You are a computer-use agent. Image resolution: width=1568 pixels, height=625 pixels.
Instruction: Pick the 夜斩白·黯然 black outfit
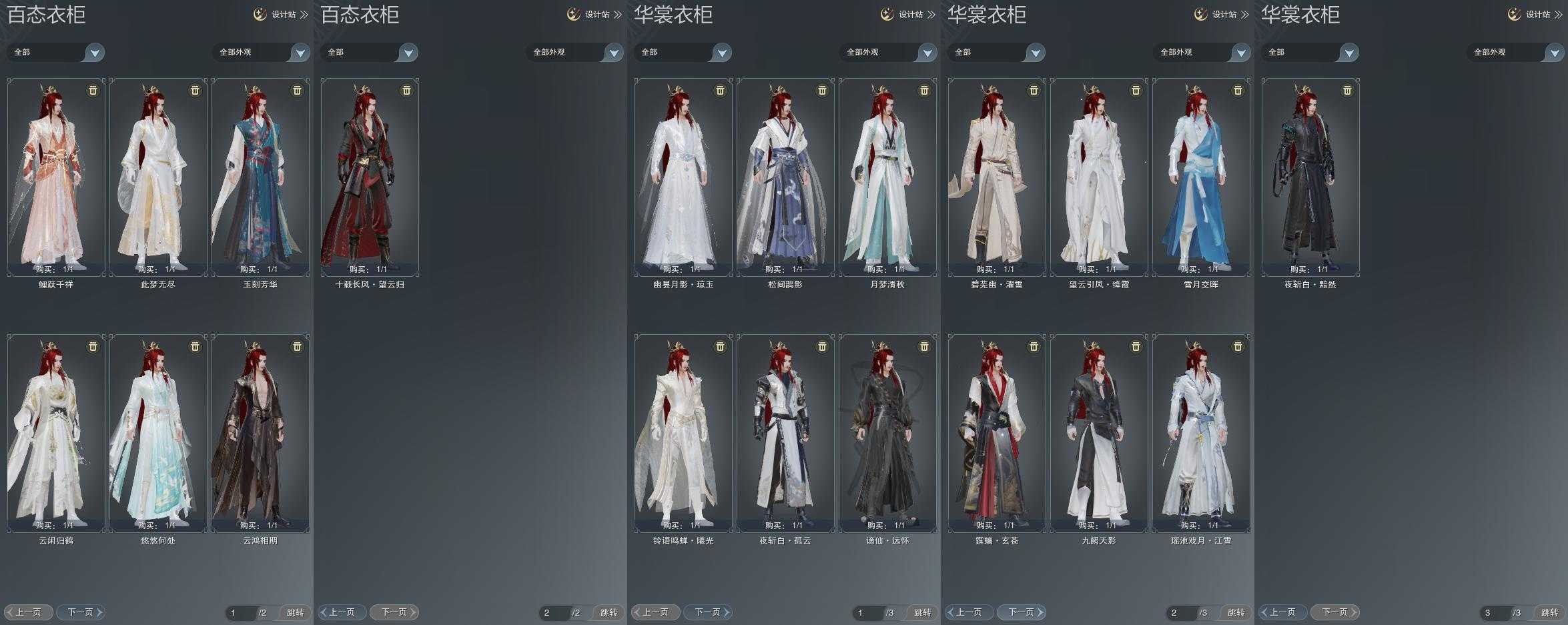coord(1310,177)
